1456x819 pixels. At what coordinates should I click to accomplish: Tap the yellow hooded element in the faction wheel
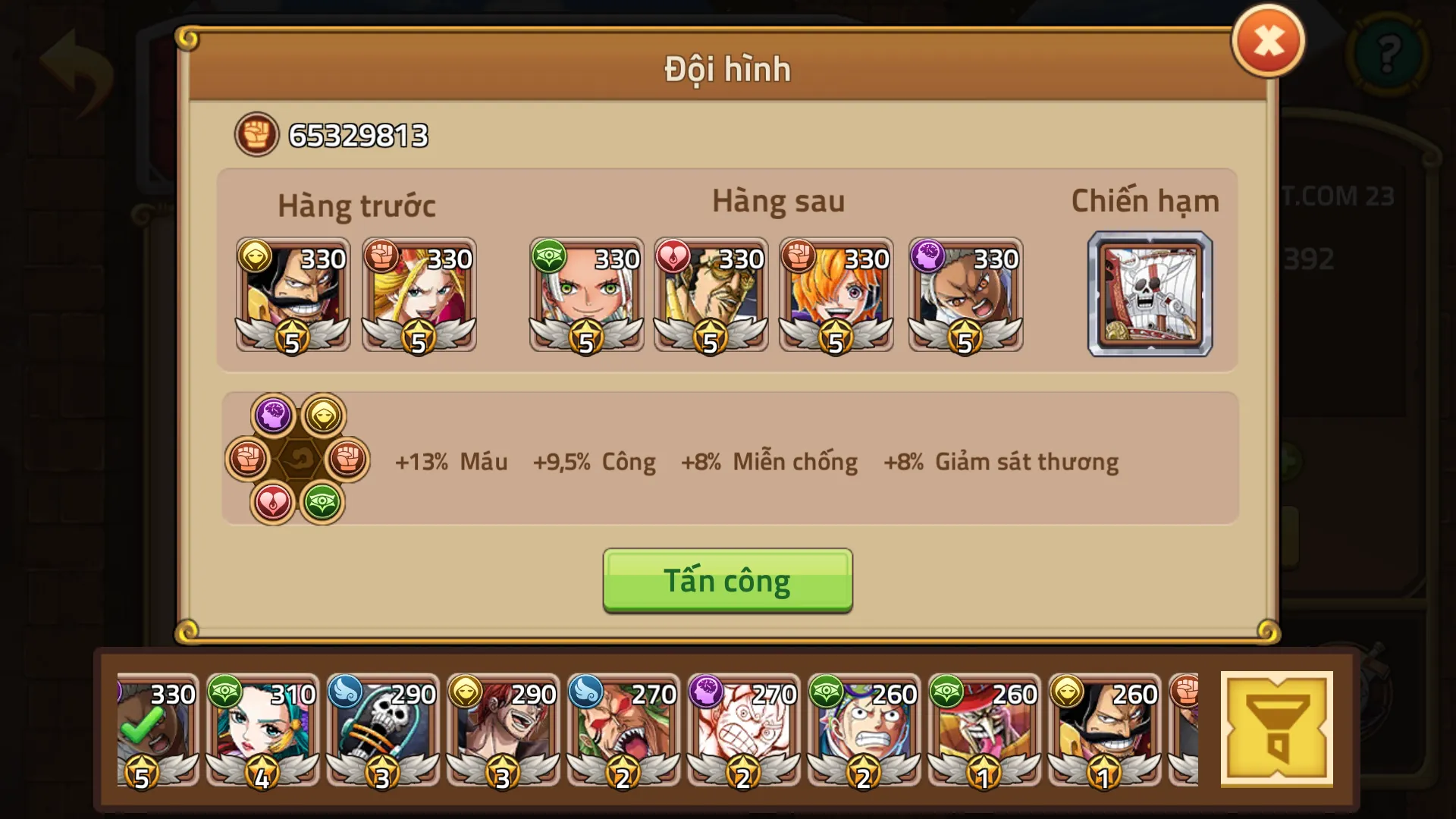pos(323,414)
